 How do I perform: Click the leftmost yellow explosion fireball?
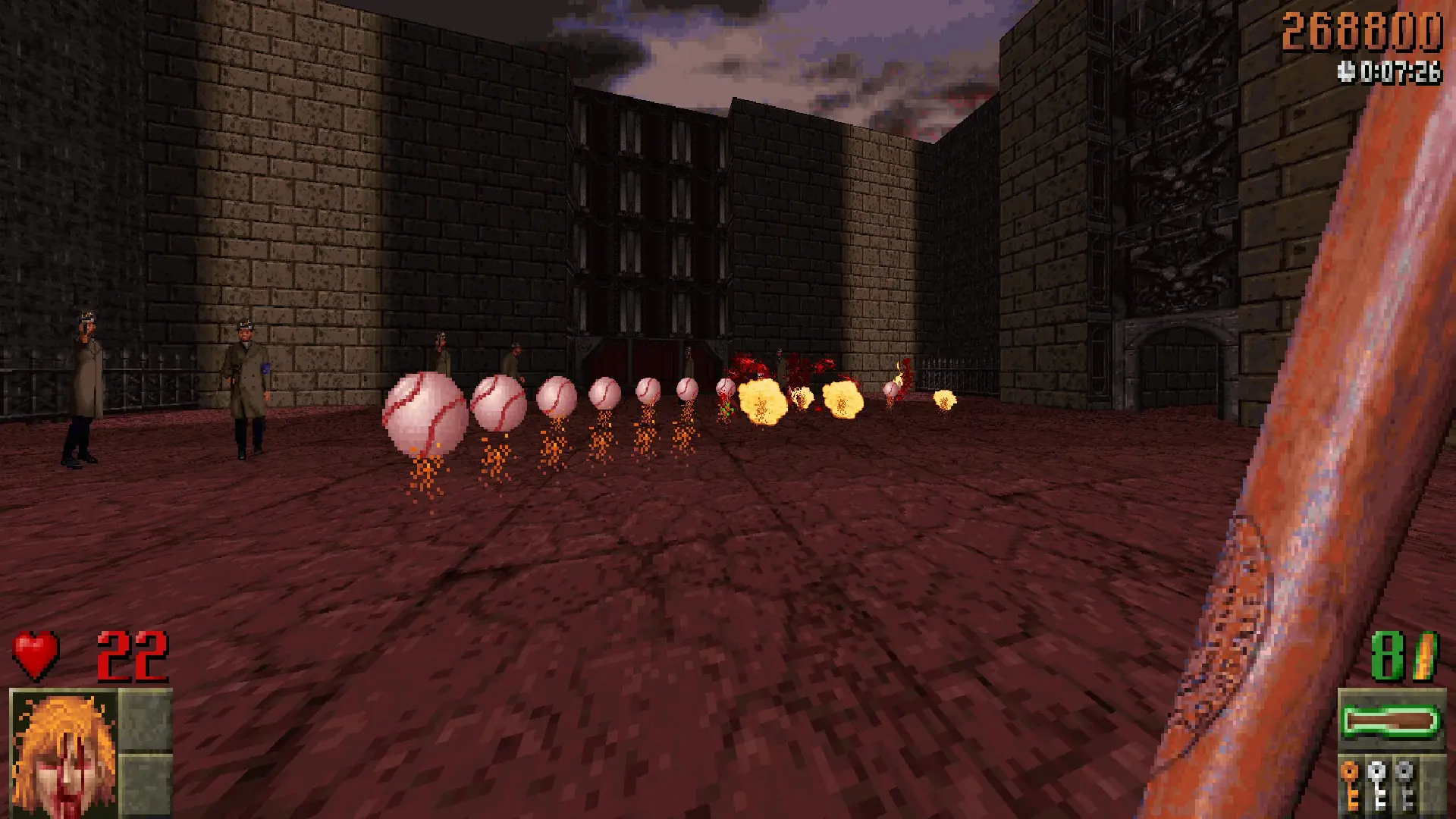pos(762,398)
